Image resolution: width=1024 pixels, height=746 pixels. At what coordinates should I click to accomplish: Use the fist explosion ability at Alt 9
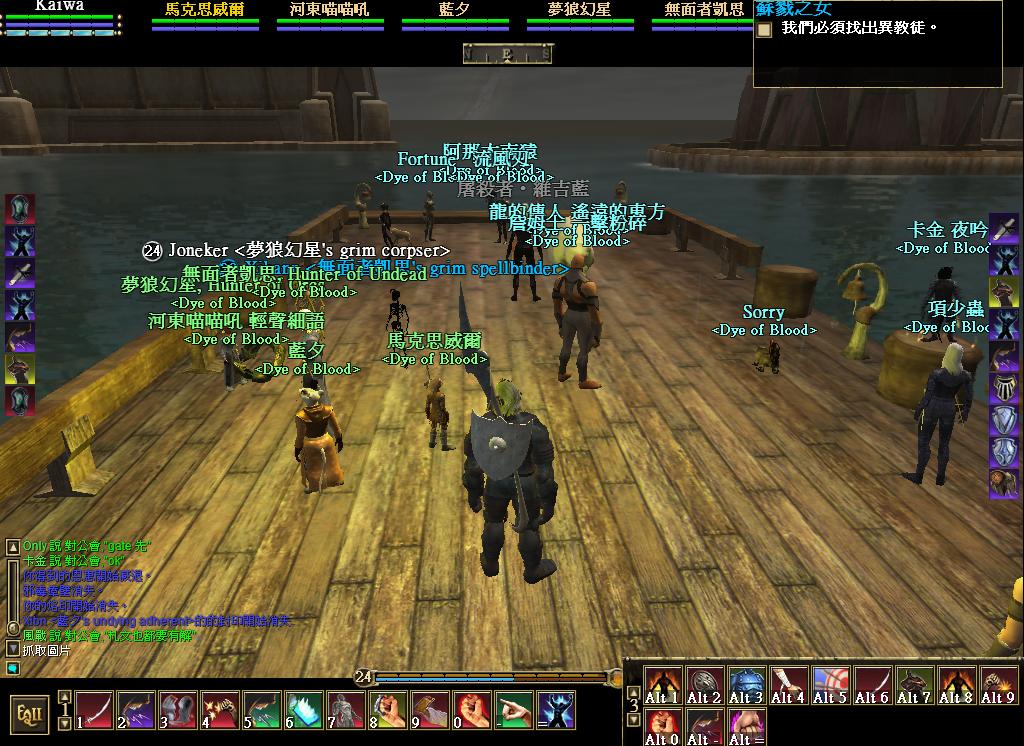point(998,685)
